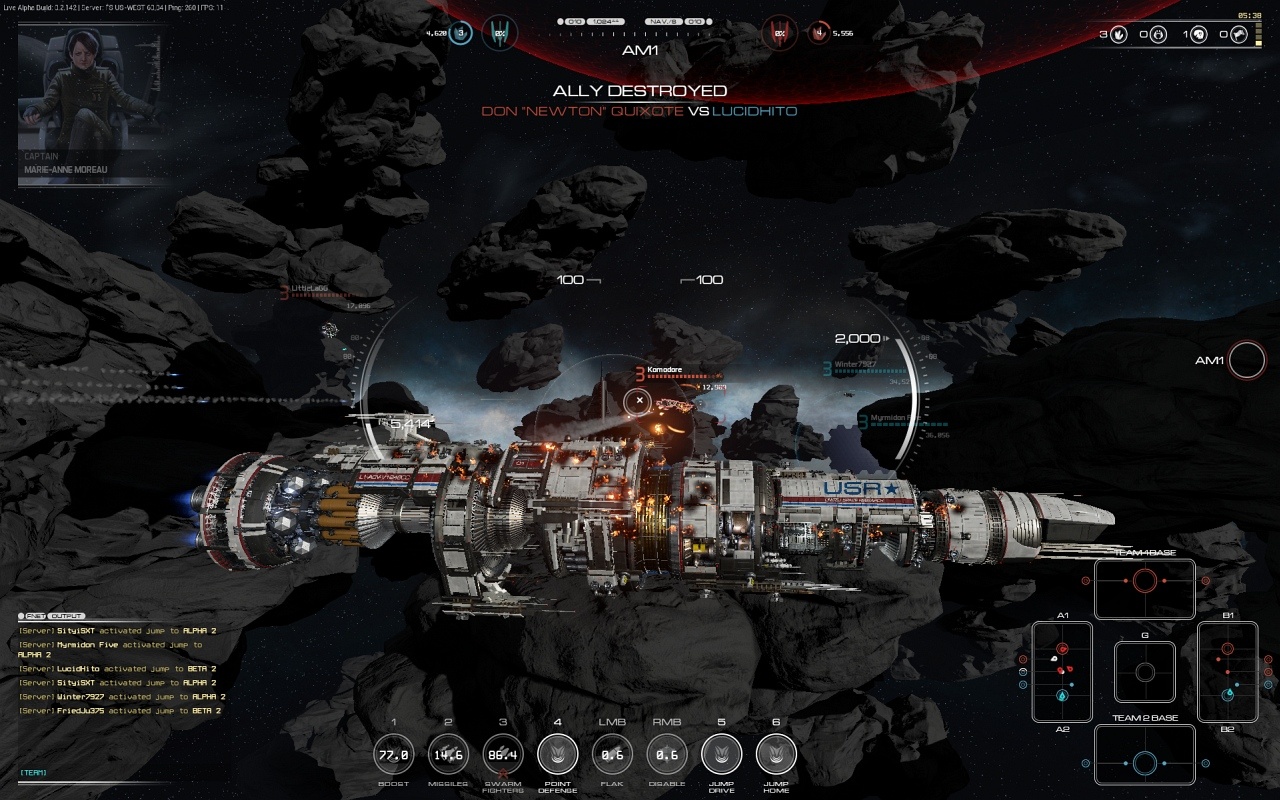Select the Flak weapon icon

pyautogui.click(x=612, y=755)
